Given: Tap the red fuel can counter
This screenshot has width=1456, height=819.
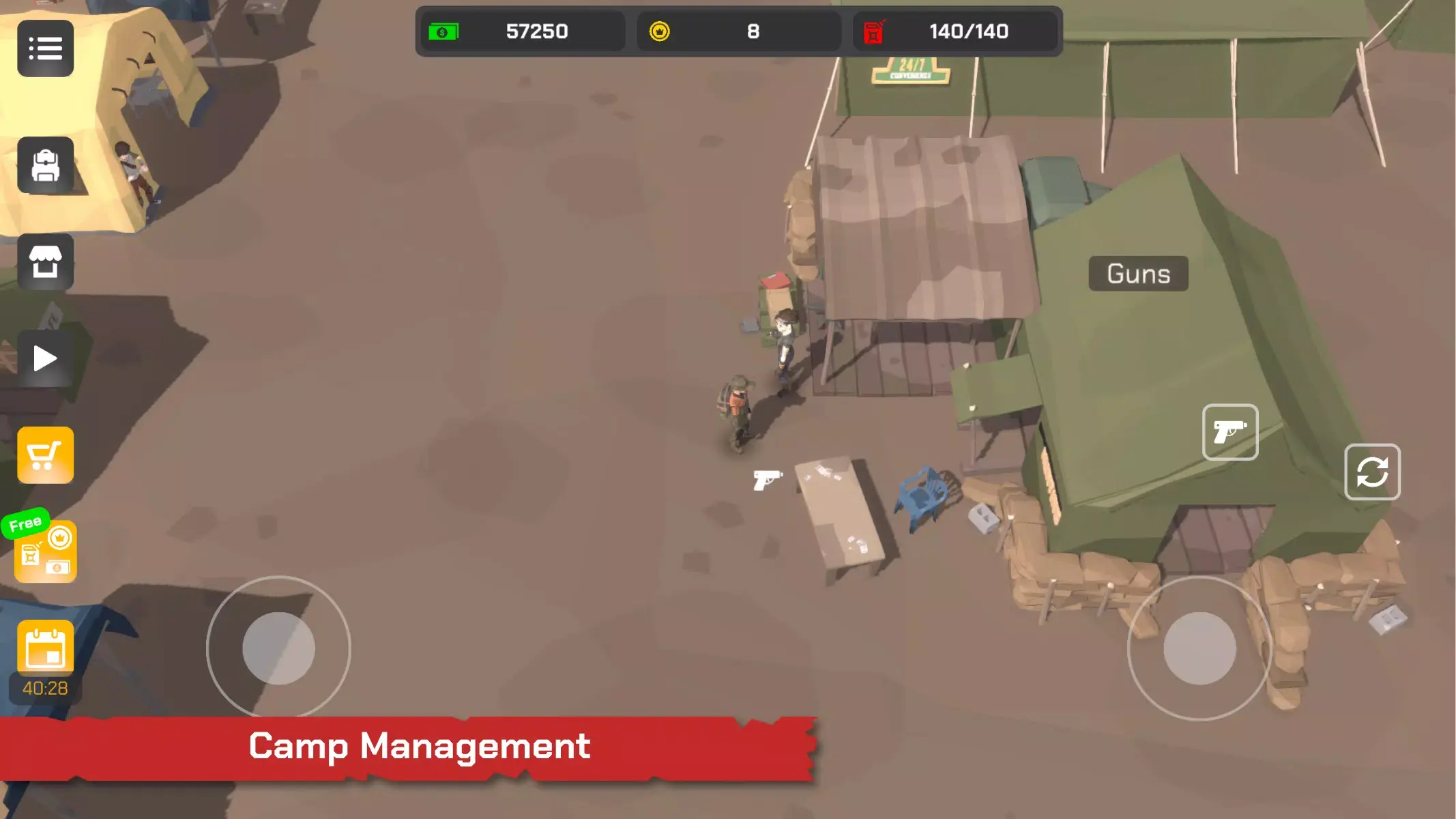Looking at the screenshot, I should [x=955, y=31].
